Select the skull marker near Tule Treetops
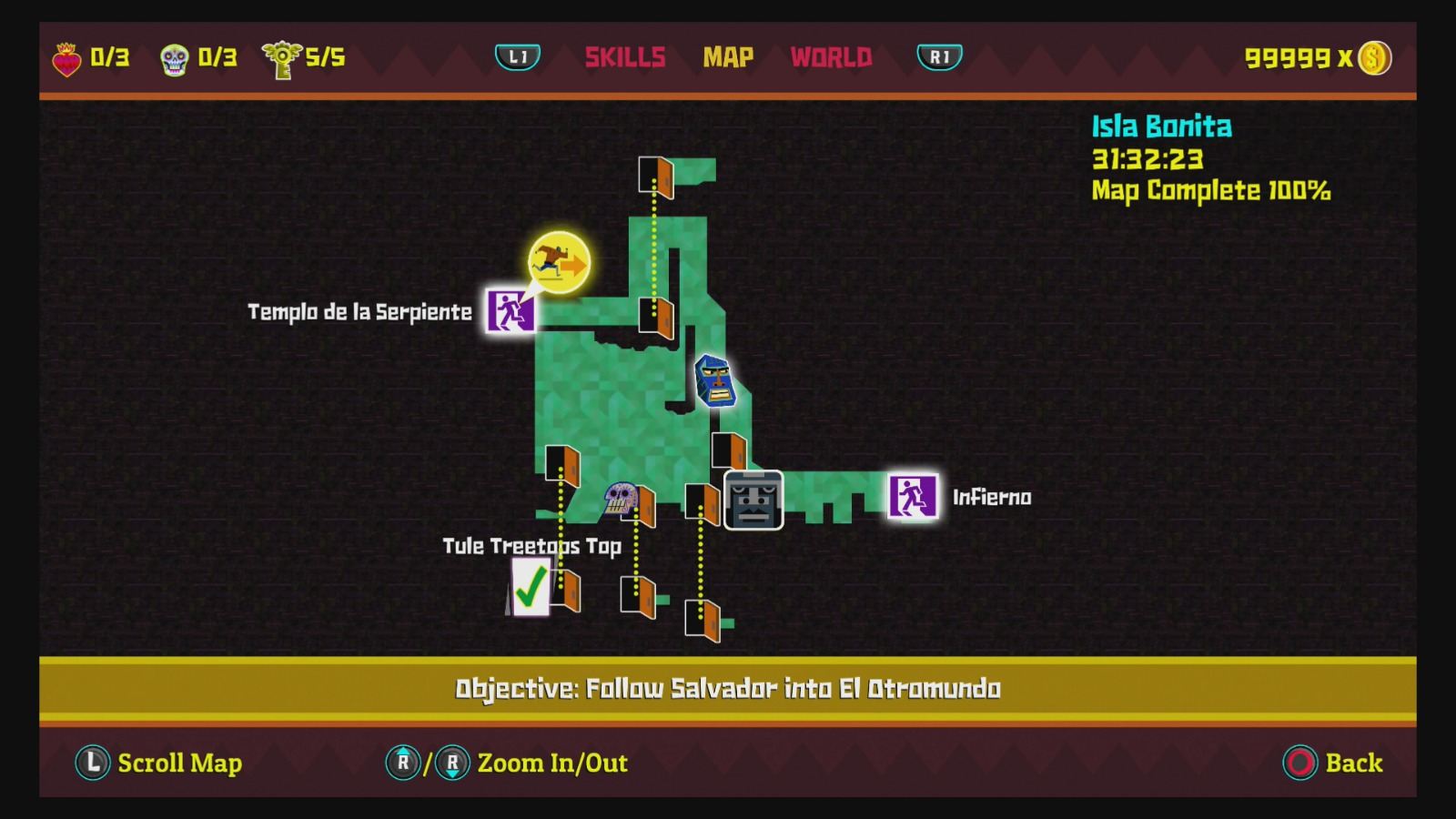Screen dimensions: 1456x819 click(622, 499)
